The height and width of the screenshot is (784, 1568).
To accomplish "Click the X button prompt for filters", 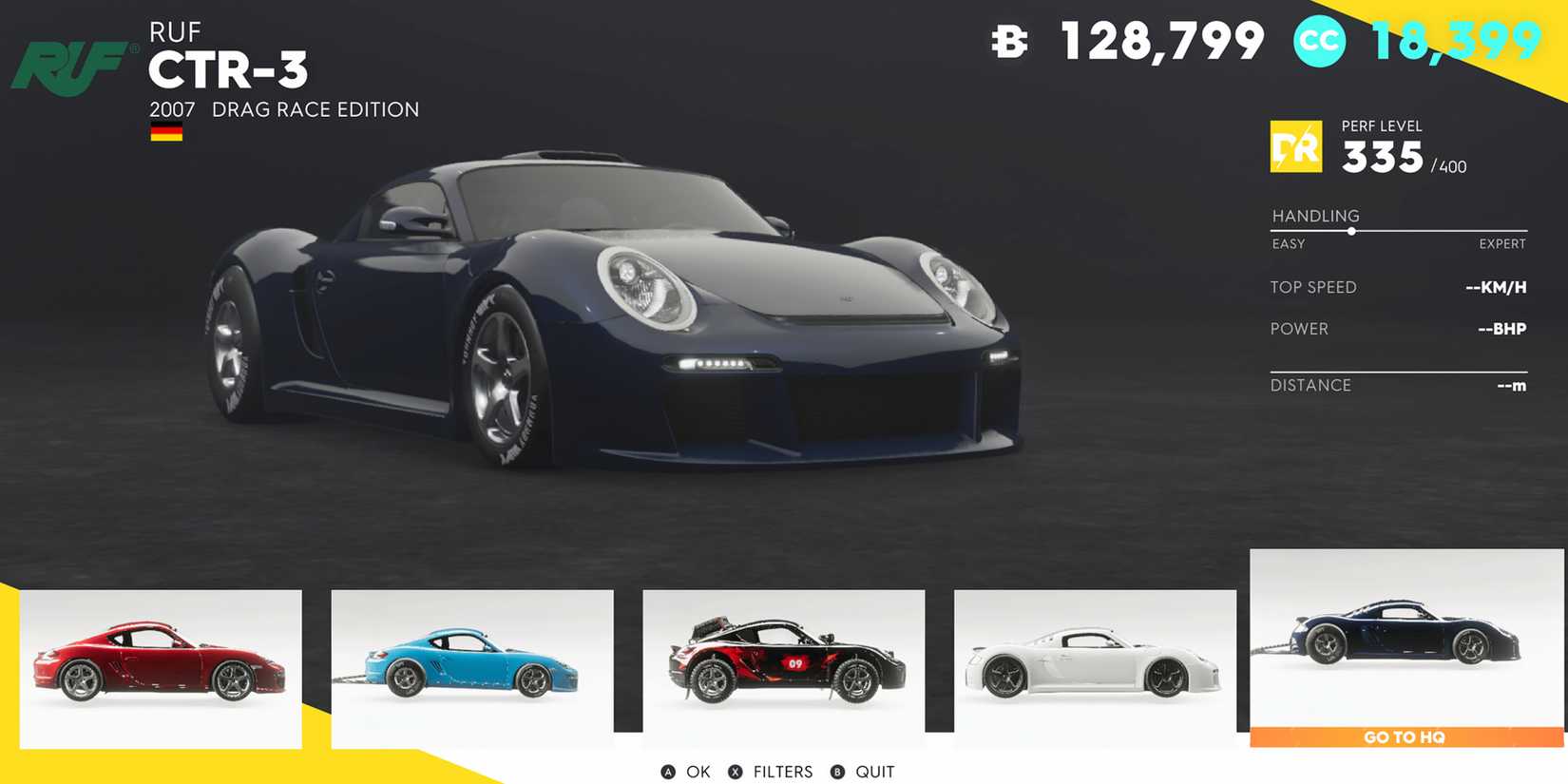I will pos(734,772).
